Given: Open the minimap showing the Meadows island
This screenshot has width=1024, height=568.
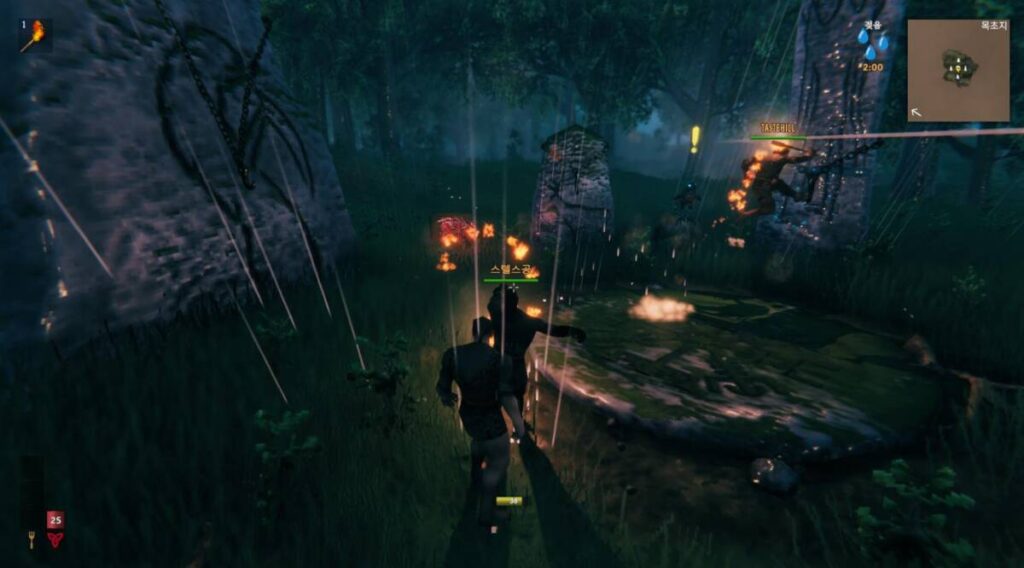Looking at the screenshot, I should point(958,70).
